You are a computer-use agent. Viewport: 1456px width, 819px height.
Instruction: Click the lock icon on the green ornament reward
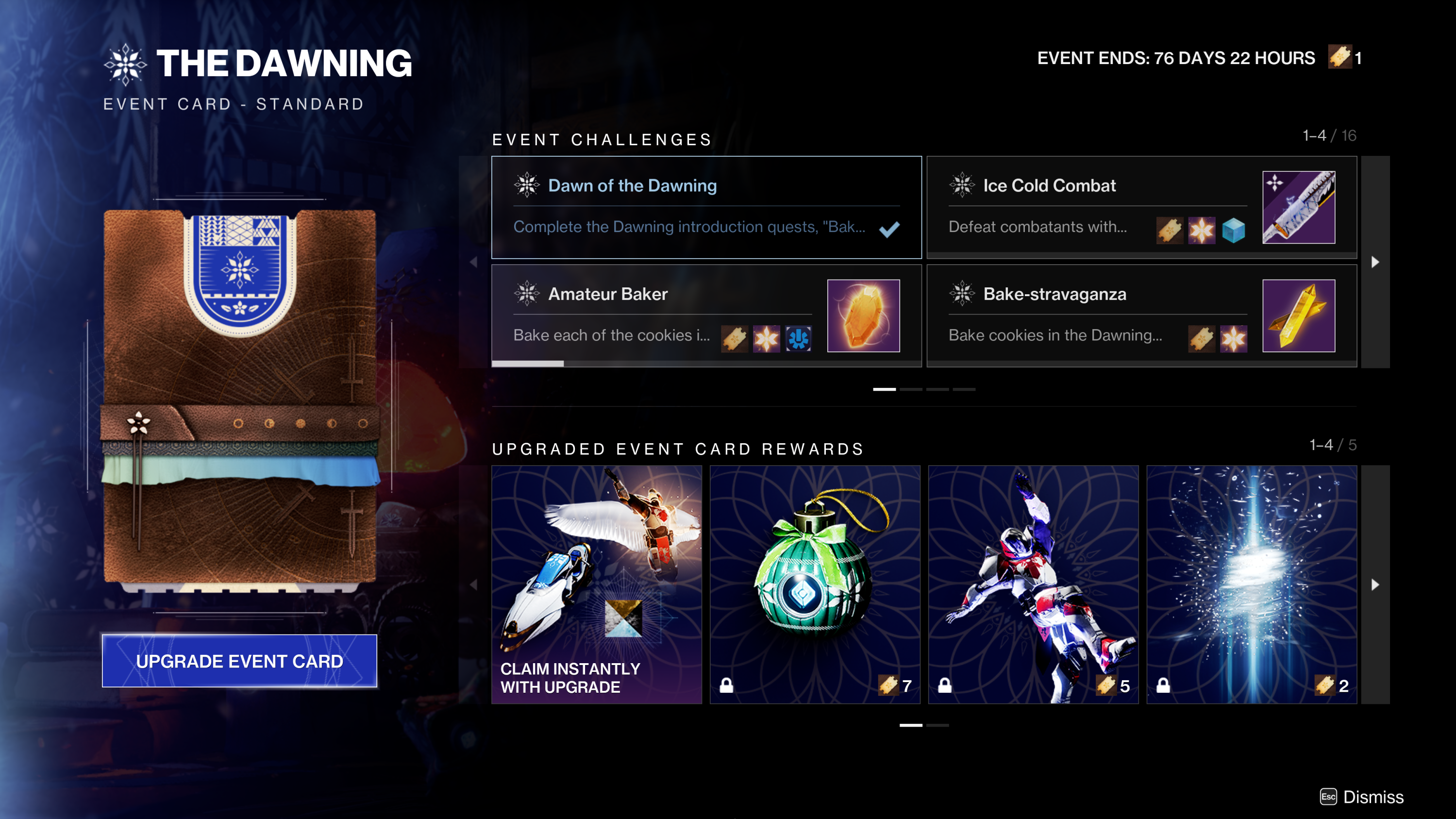coord(726,685)
